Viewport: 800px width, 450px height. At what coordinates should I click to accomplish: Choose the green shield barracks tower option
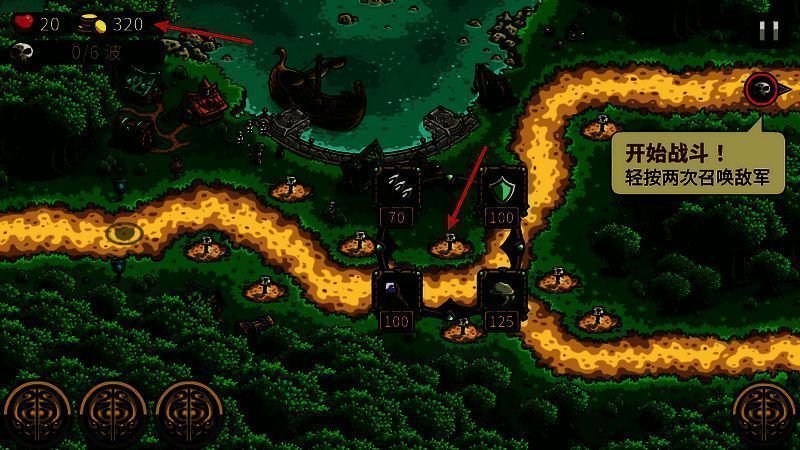pyautogui.click(x=501, y=187)
